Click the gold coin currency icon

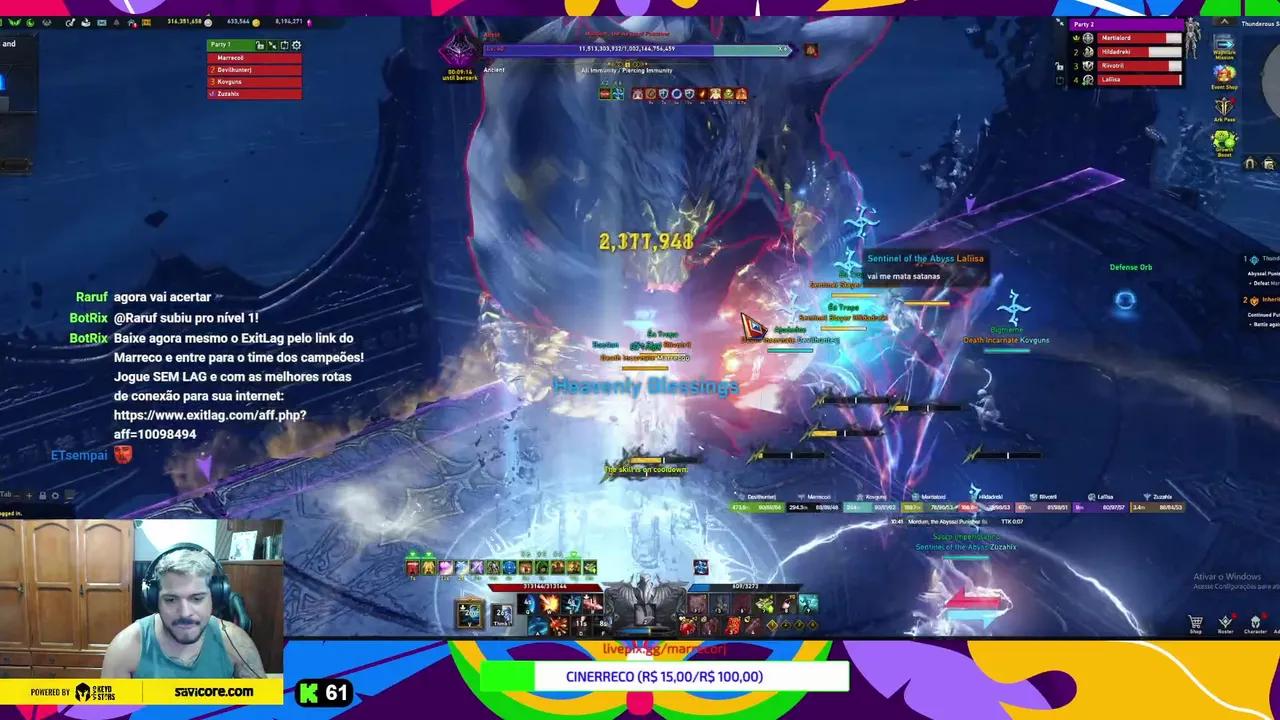(x=256, y=21)
